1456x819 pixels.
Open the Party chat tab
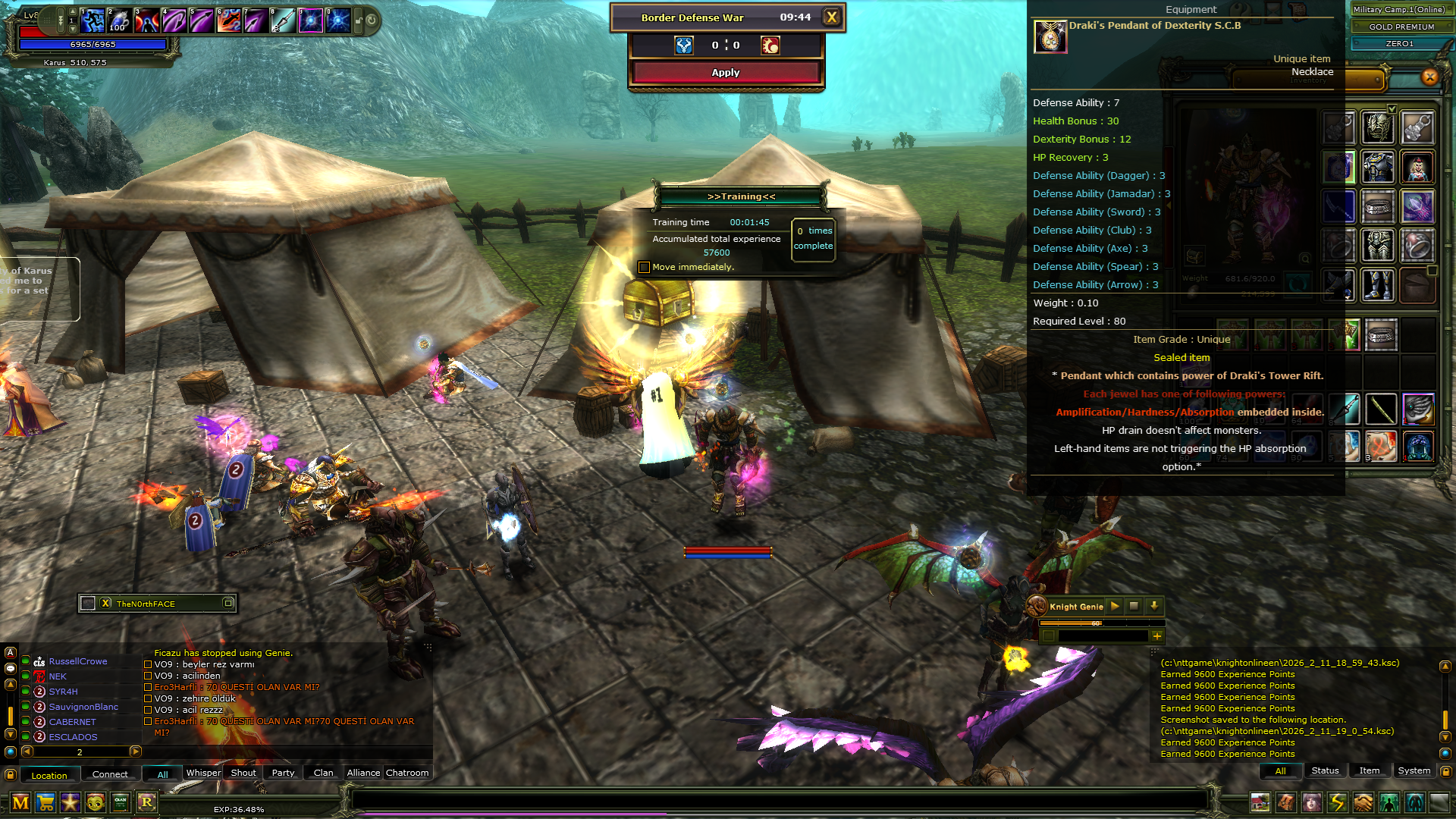283,773
